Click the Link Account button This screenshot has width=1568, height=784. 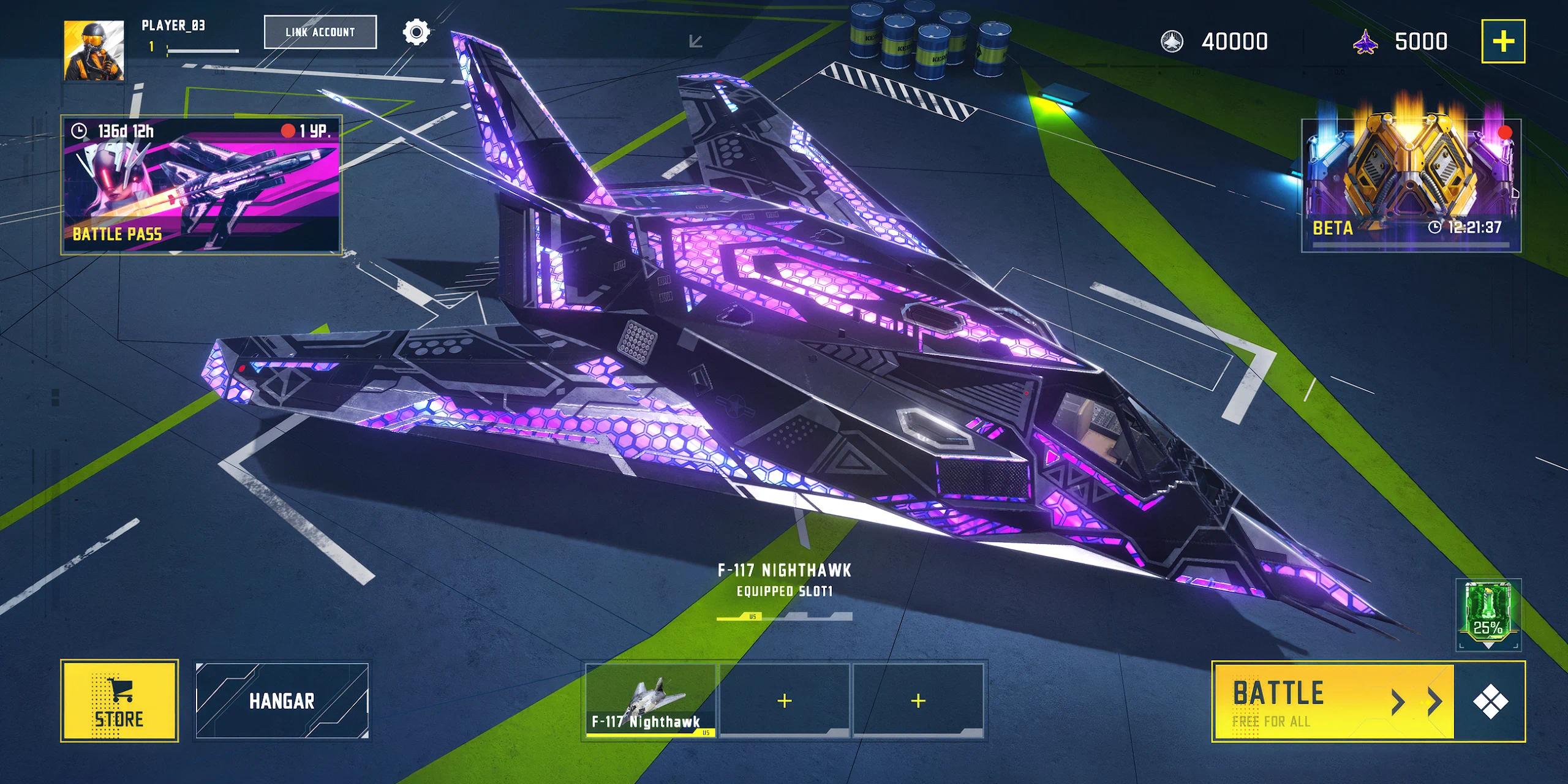[320, 32]
